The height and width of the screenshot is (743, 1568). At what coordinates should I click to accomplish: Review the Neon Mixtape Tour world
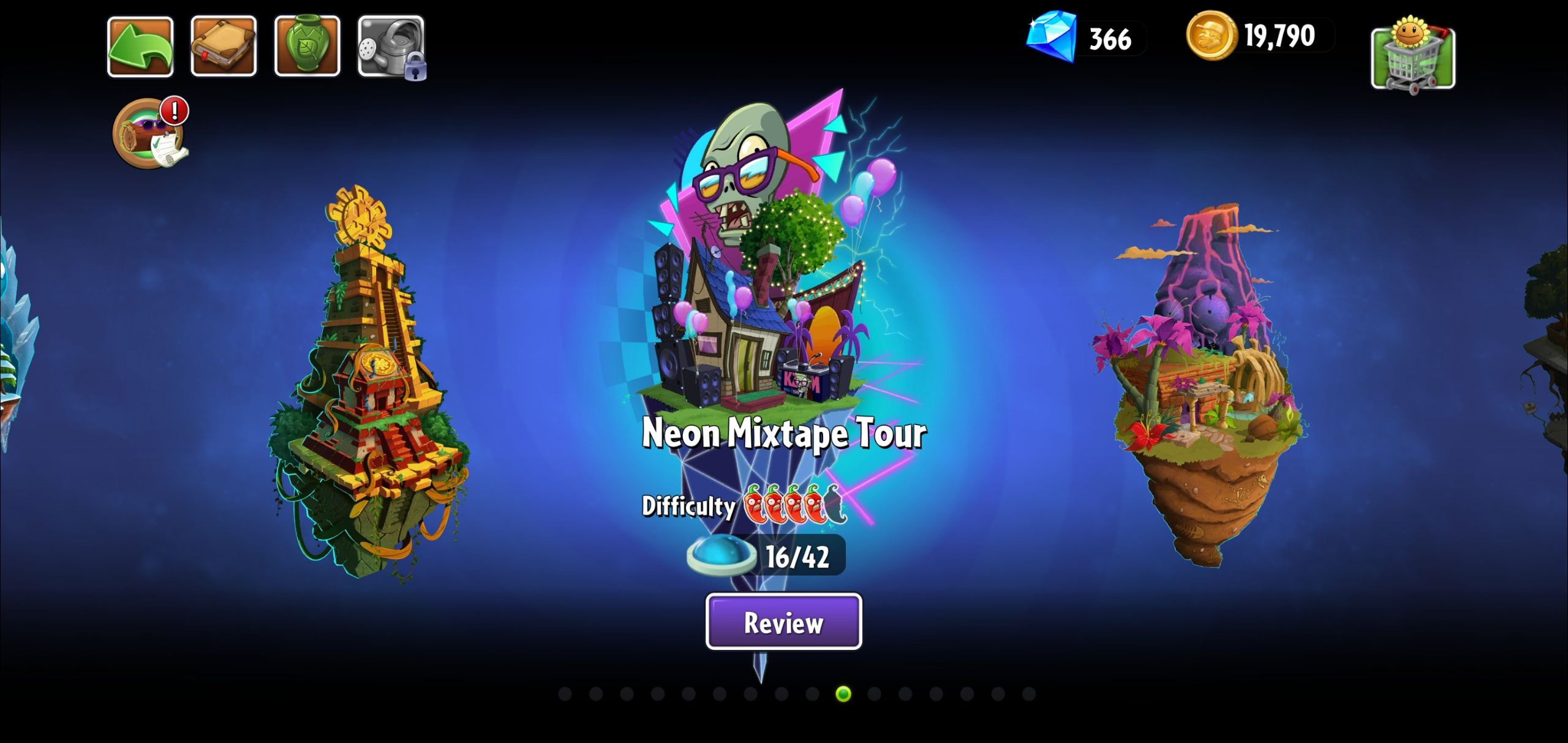pyautogui.click(x=783, y=622)
